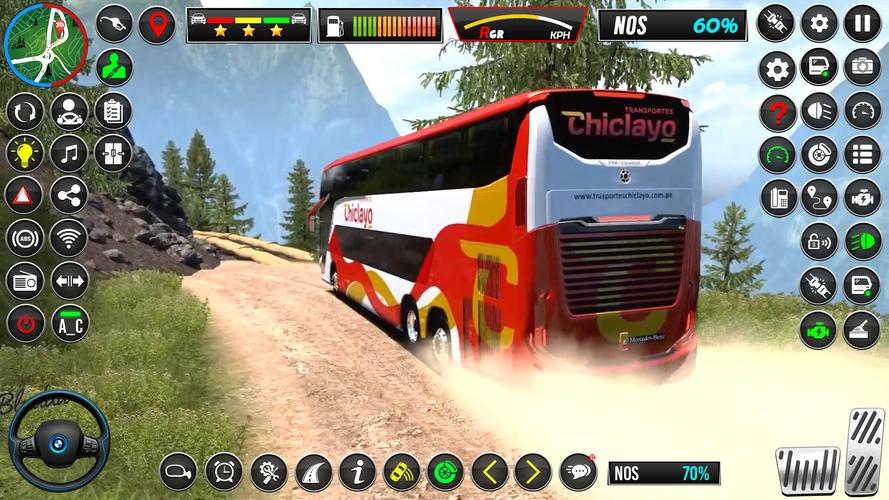The image size is (889, 500).
Task: Select the fuel pump nozzle icon
Action: click(114, 25)
